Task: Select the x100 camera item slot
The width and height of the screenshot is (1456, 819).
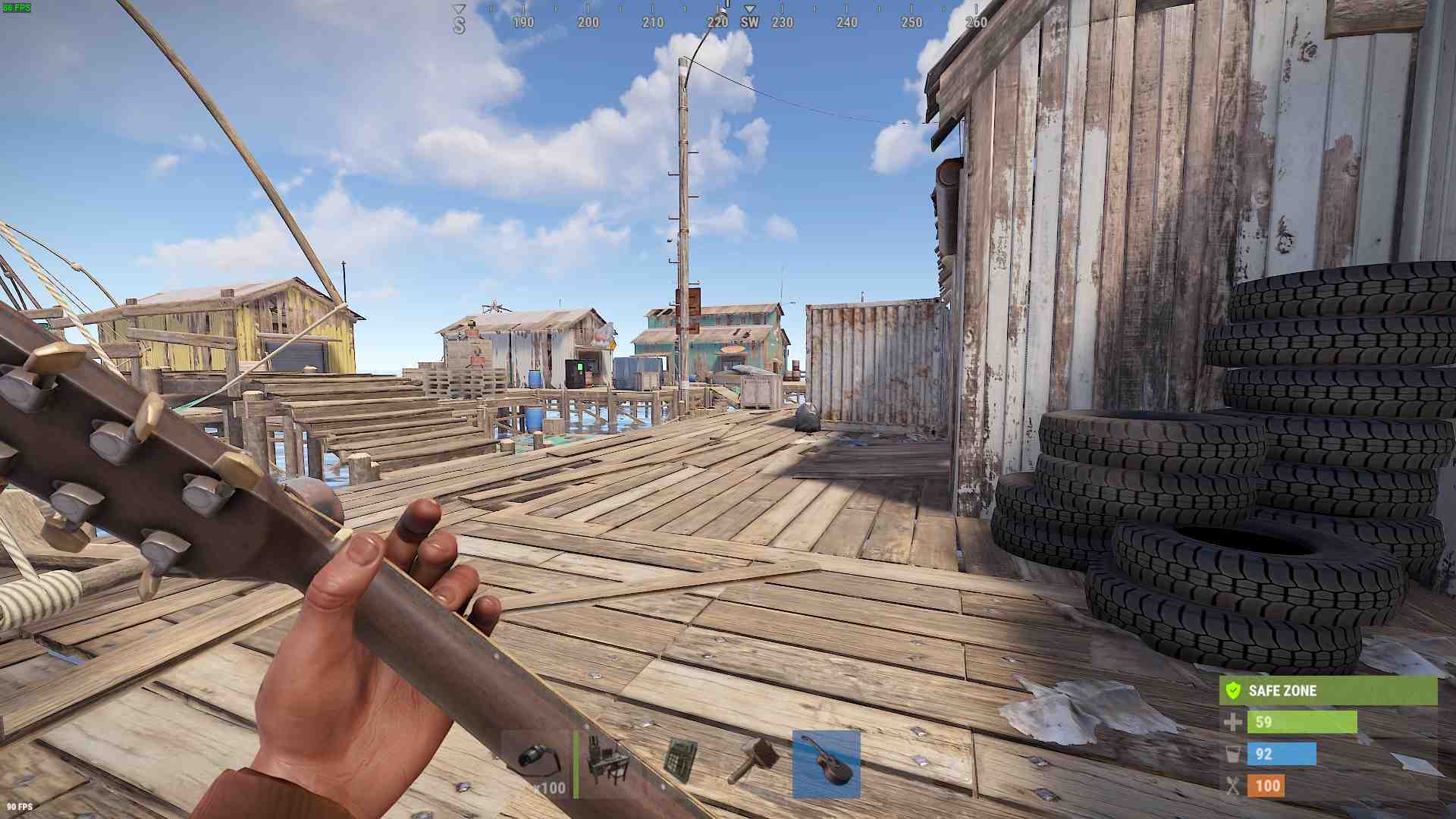Action: click(537, 764)
